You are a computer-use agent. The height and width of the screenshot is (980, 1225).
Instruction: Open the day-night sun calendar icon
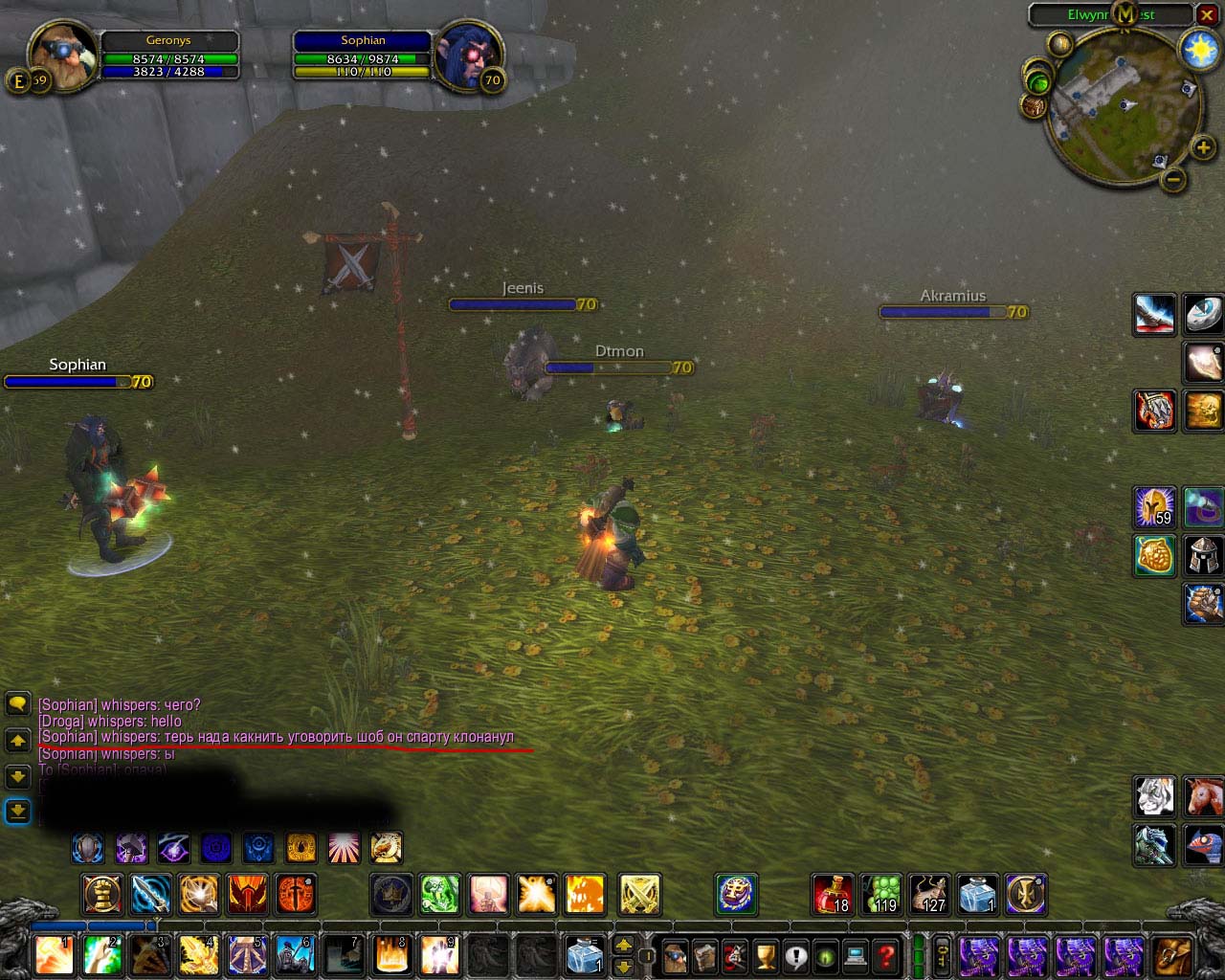pos(1199,50)
